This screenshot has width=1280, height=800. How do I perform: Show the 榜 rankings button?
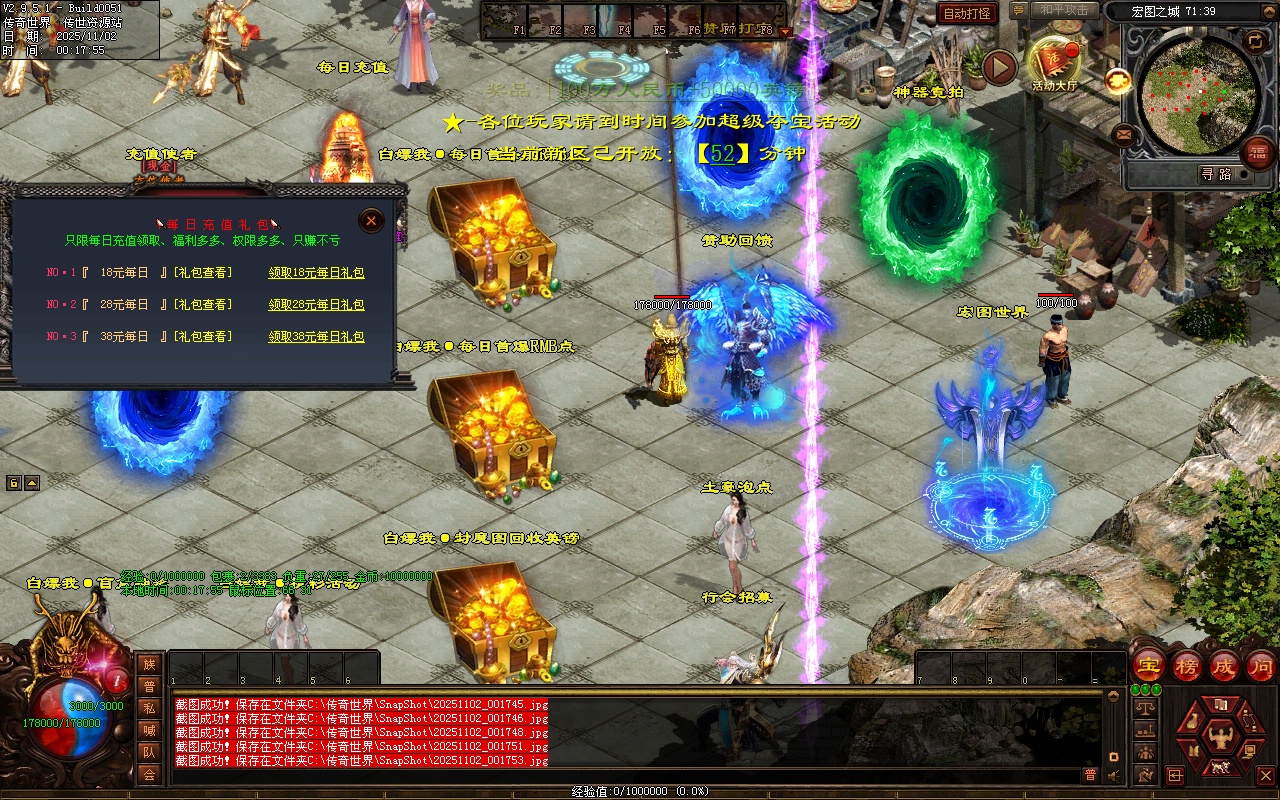tap(1187, 665)
